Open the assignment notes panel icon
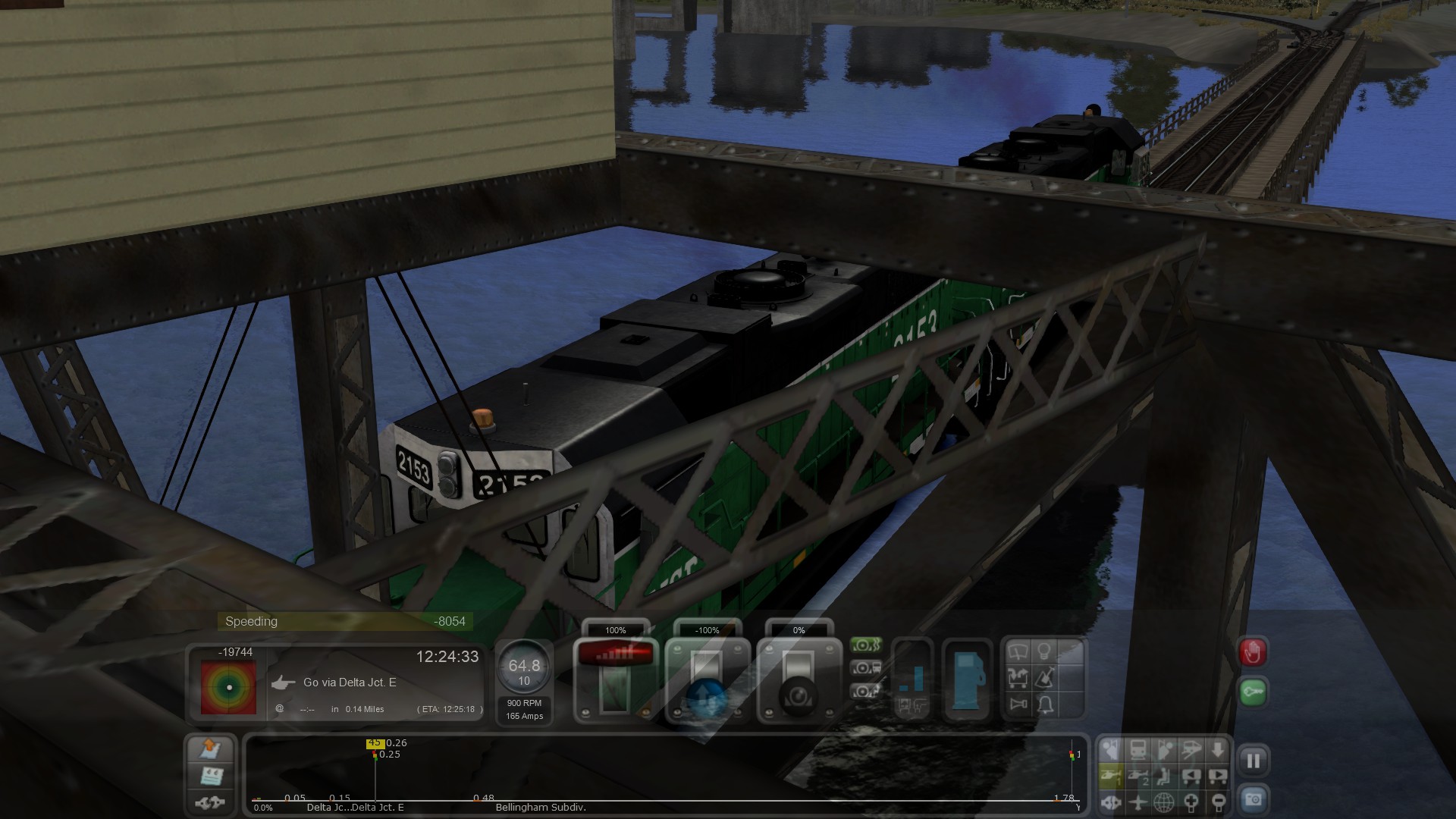 210,776
